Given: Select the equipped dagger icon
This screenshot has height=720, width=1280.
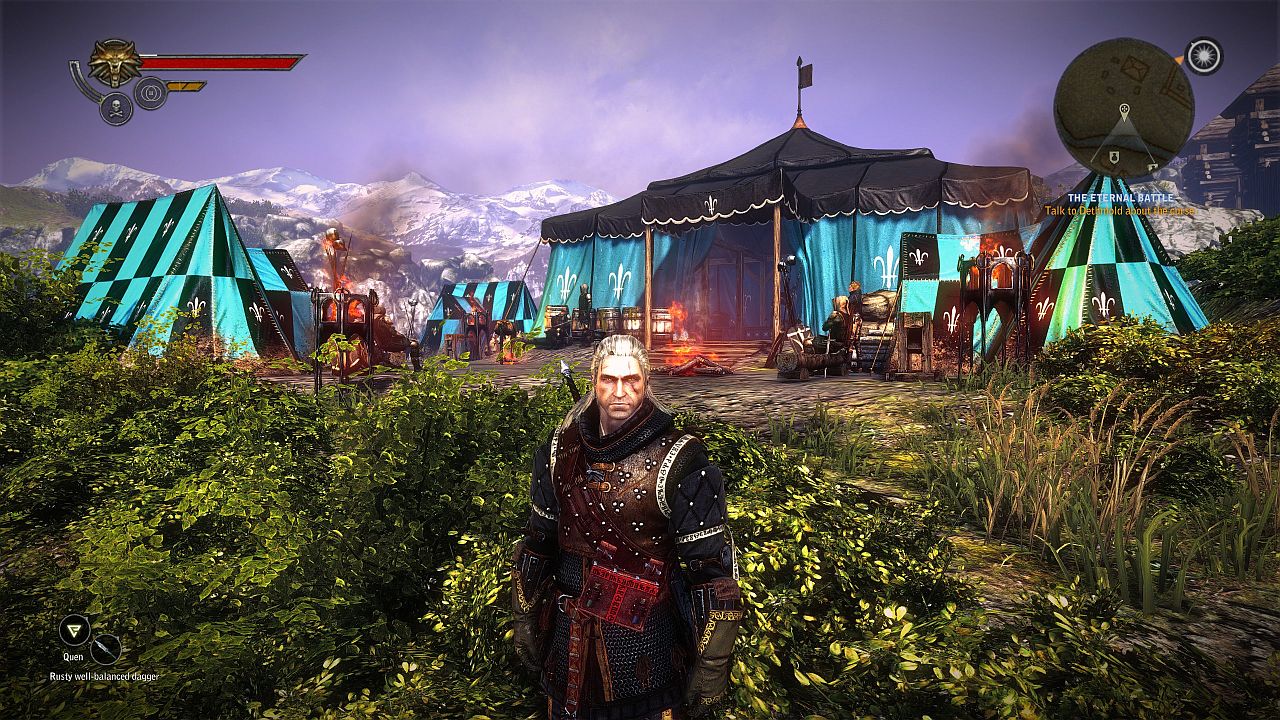Looking at the screenshot, I should click(x=105, y=650).
